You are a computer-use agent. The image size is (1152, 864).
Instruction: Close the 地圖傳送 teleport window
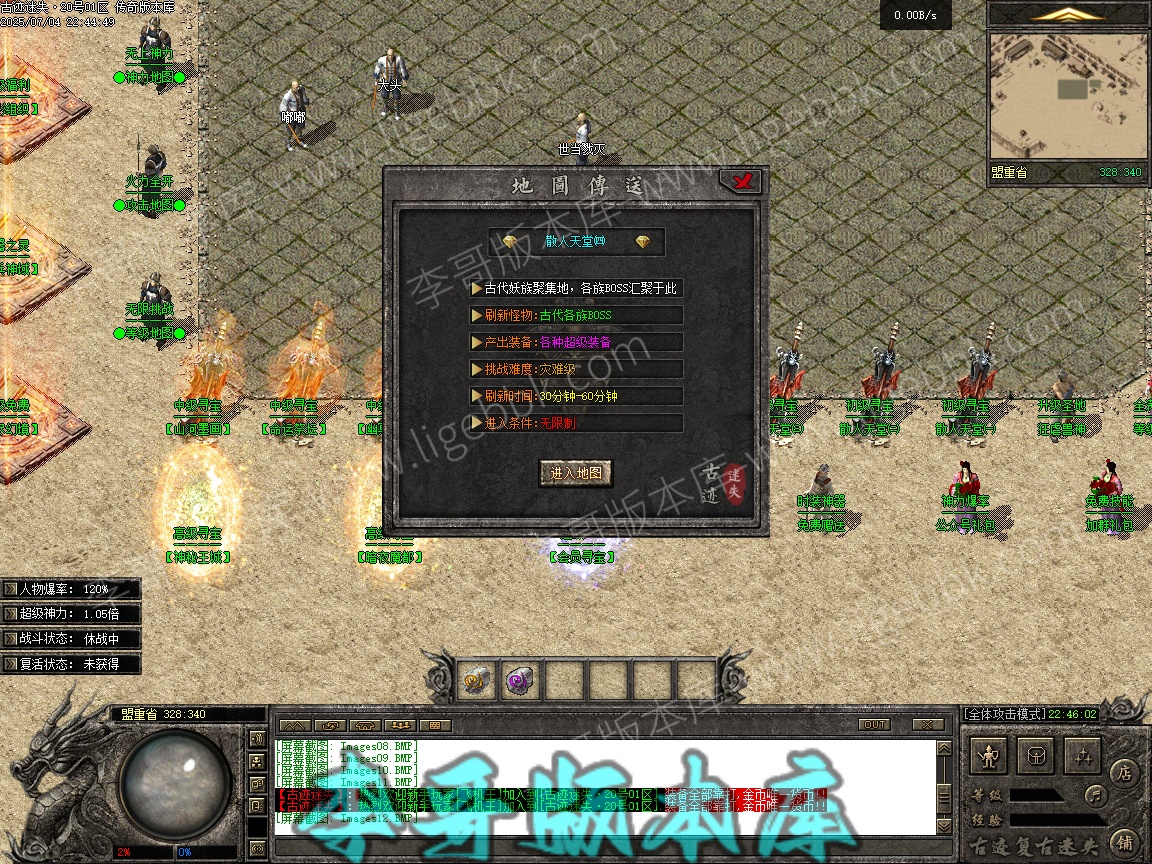pos(741,181)
